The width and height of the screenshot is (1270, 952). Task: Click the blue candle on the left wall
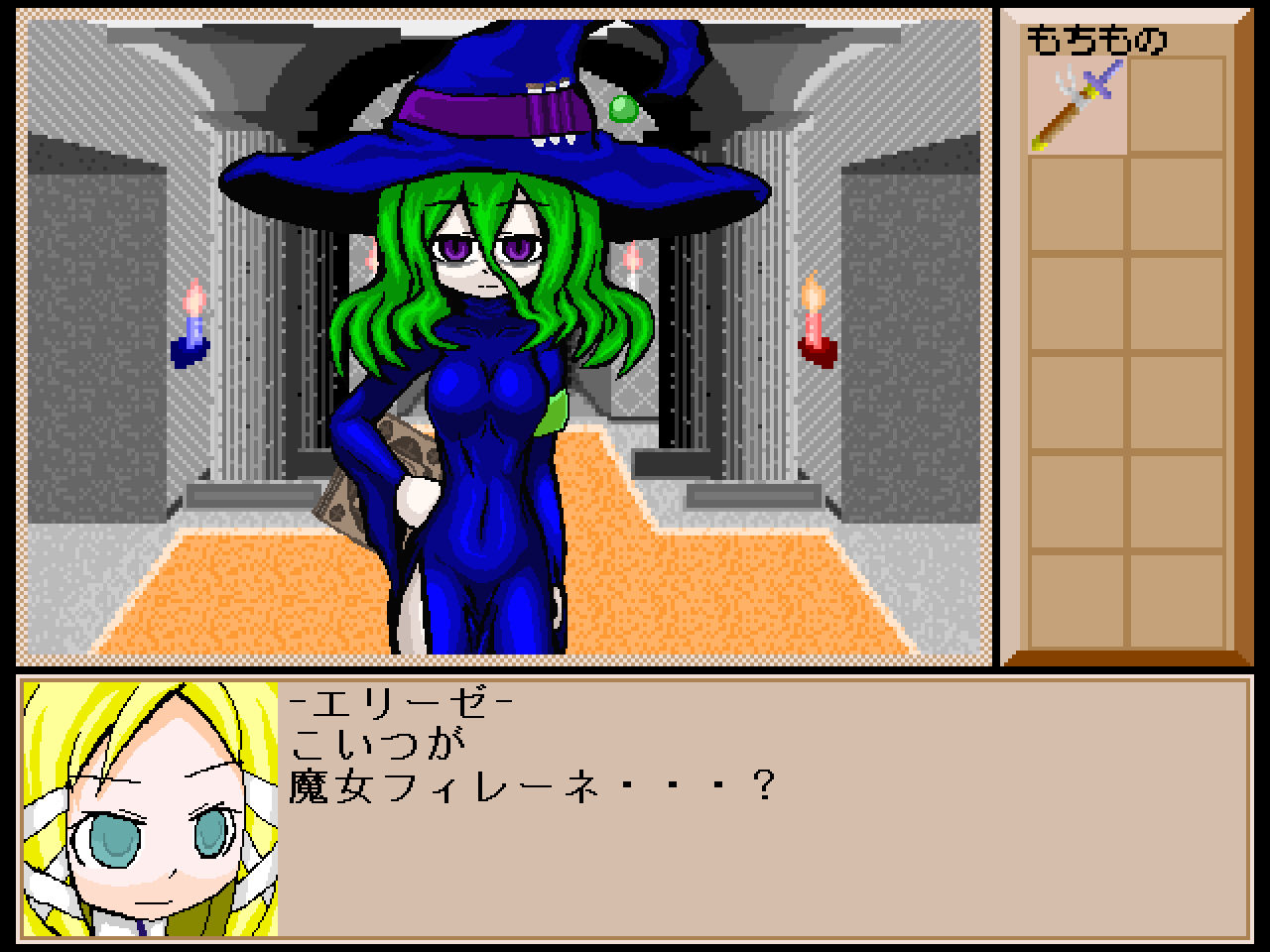(193, 327)
